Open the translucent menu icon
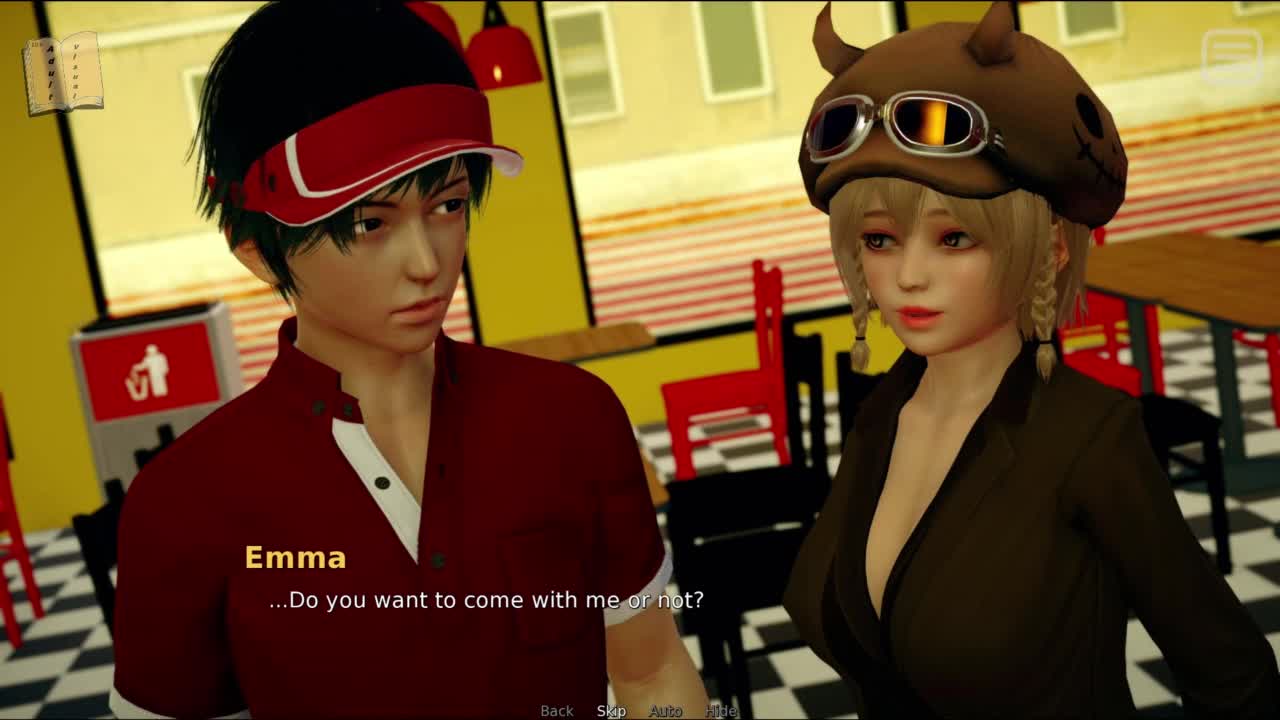This screenshot has height=720, width=1280. (1231, 56)
